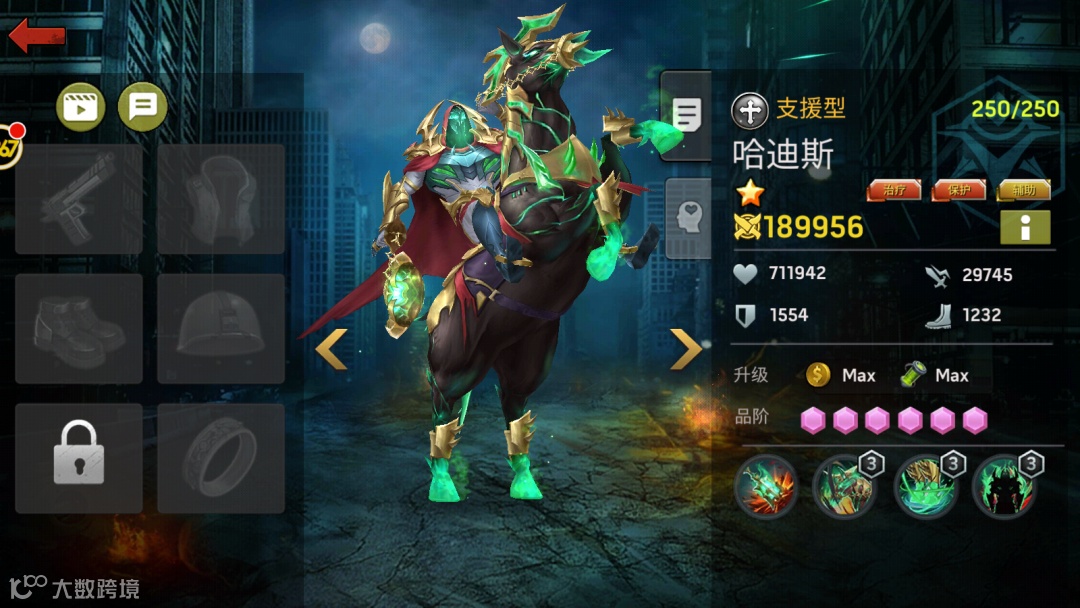Open the yellow chat bubble button
The height and width of the screenshot is (608, 1080).
click(143, 105)
